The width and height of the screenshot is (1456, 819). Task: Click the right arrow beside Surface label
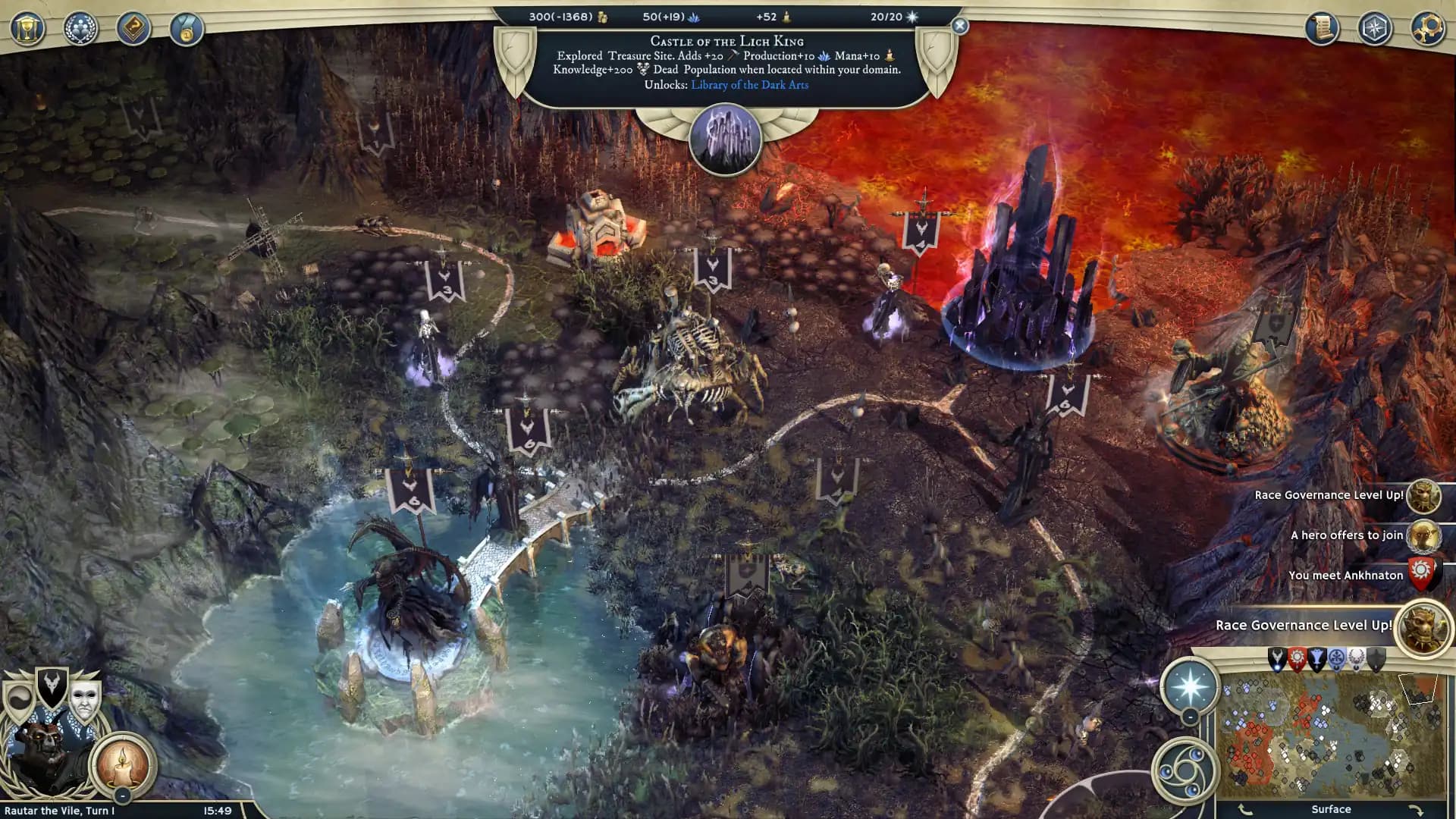click(1415, 809)
